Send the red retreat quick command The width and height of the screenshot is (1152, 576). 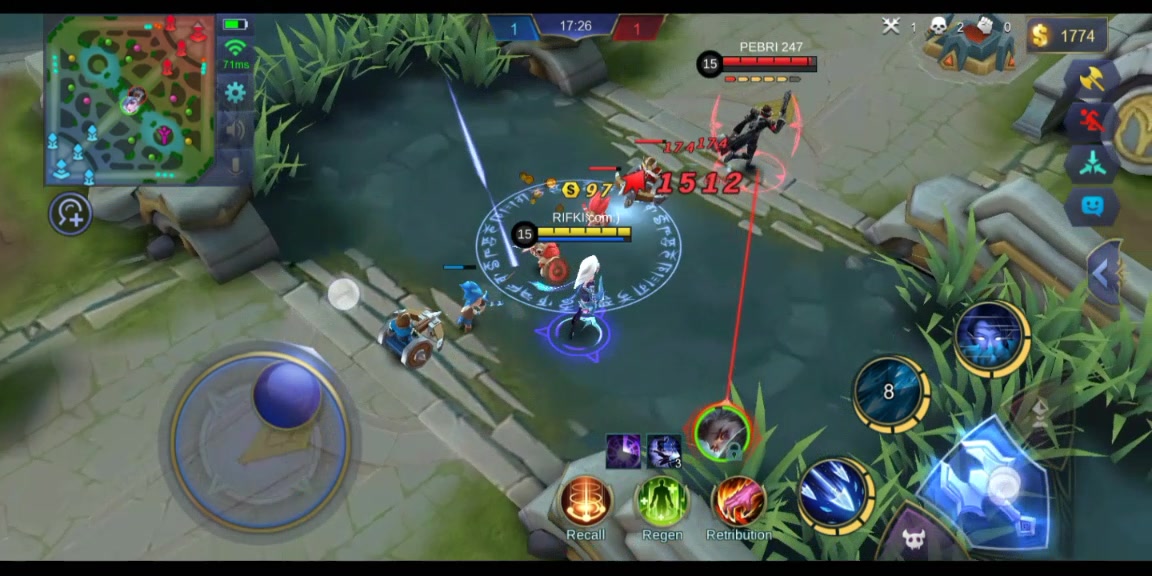point(1090,121)
